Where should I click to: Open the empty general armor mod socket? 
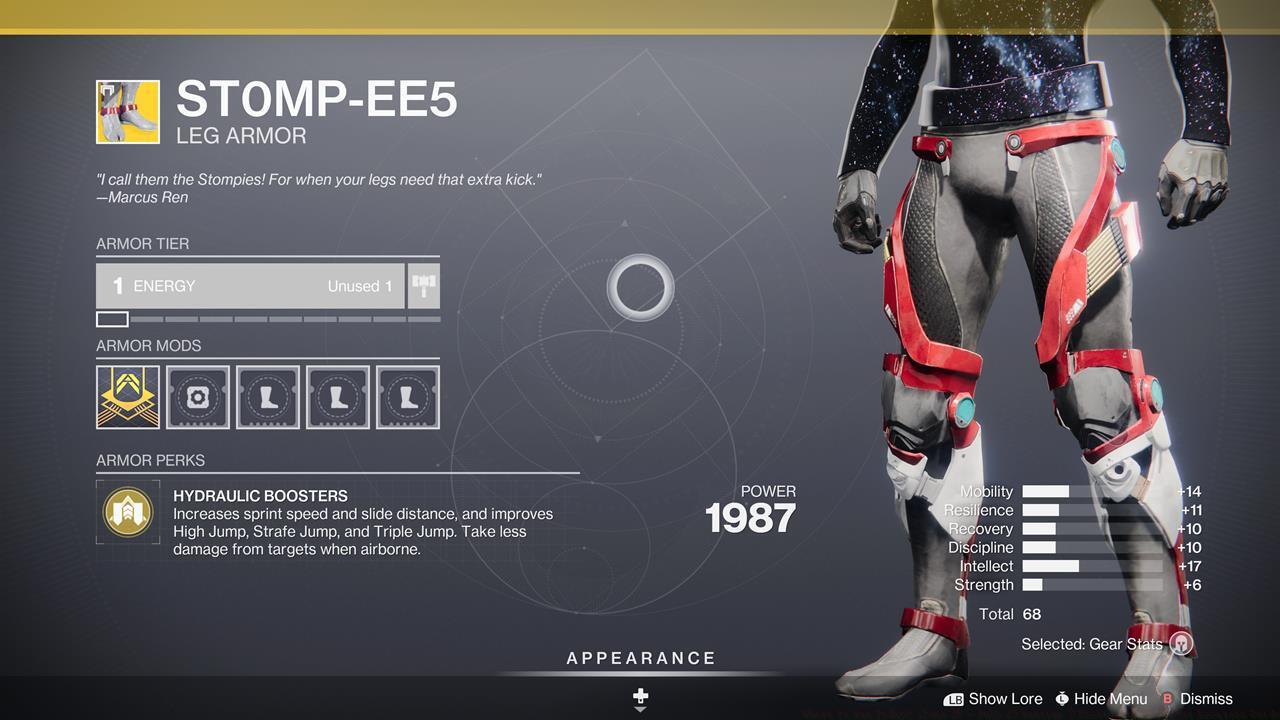click(x=198, y=397)
